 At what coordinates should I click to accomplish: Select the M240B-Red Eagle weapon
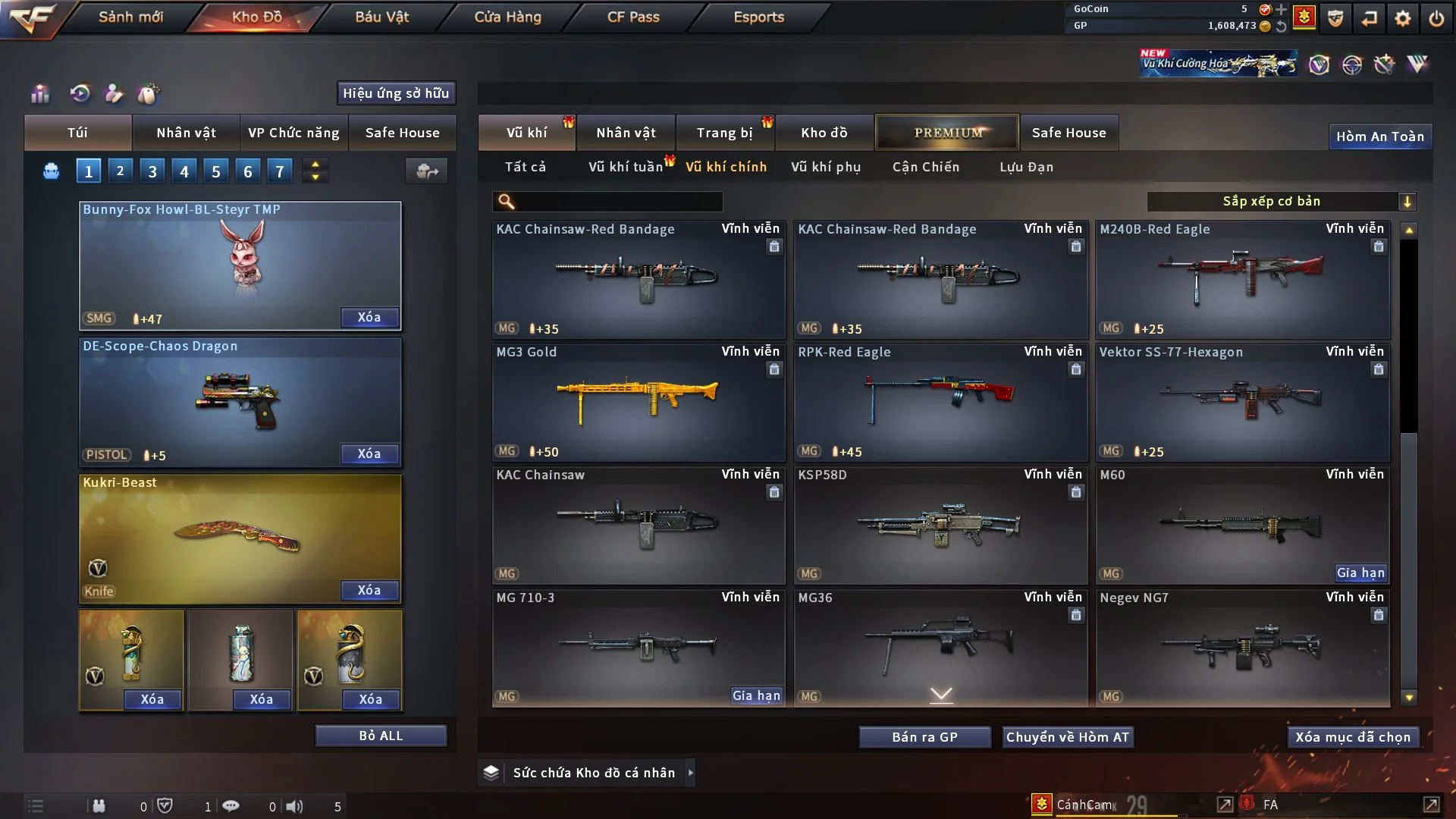(1241, 279)
